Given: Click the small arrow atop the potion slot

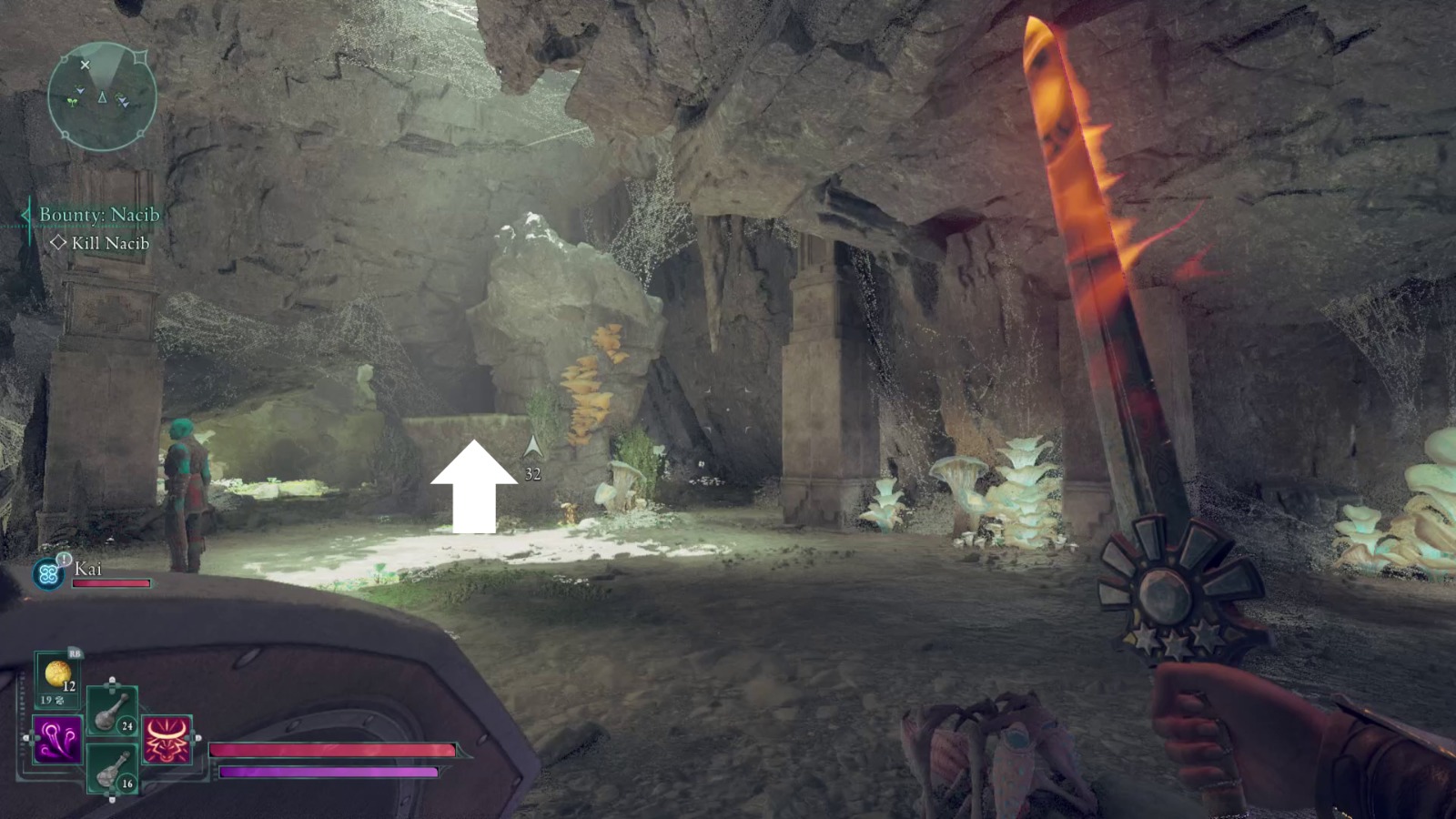Looking at the screenshot, I should (x=112, y=679).
